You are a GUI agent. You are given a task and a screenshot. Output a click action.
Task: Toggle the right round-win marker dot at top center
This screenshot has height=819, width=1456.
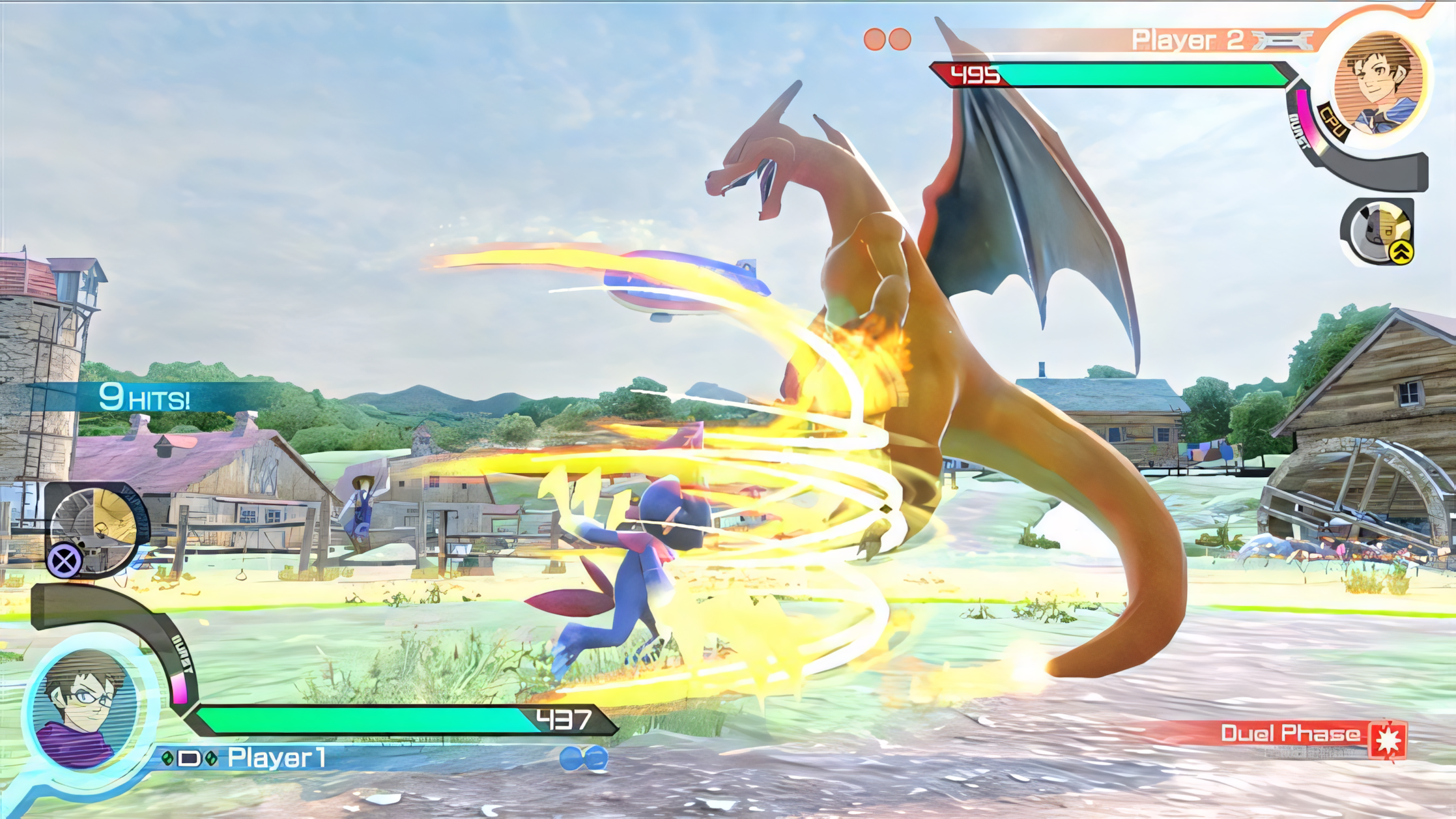click(x=900, y=38)
